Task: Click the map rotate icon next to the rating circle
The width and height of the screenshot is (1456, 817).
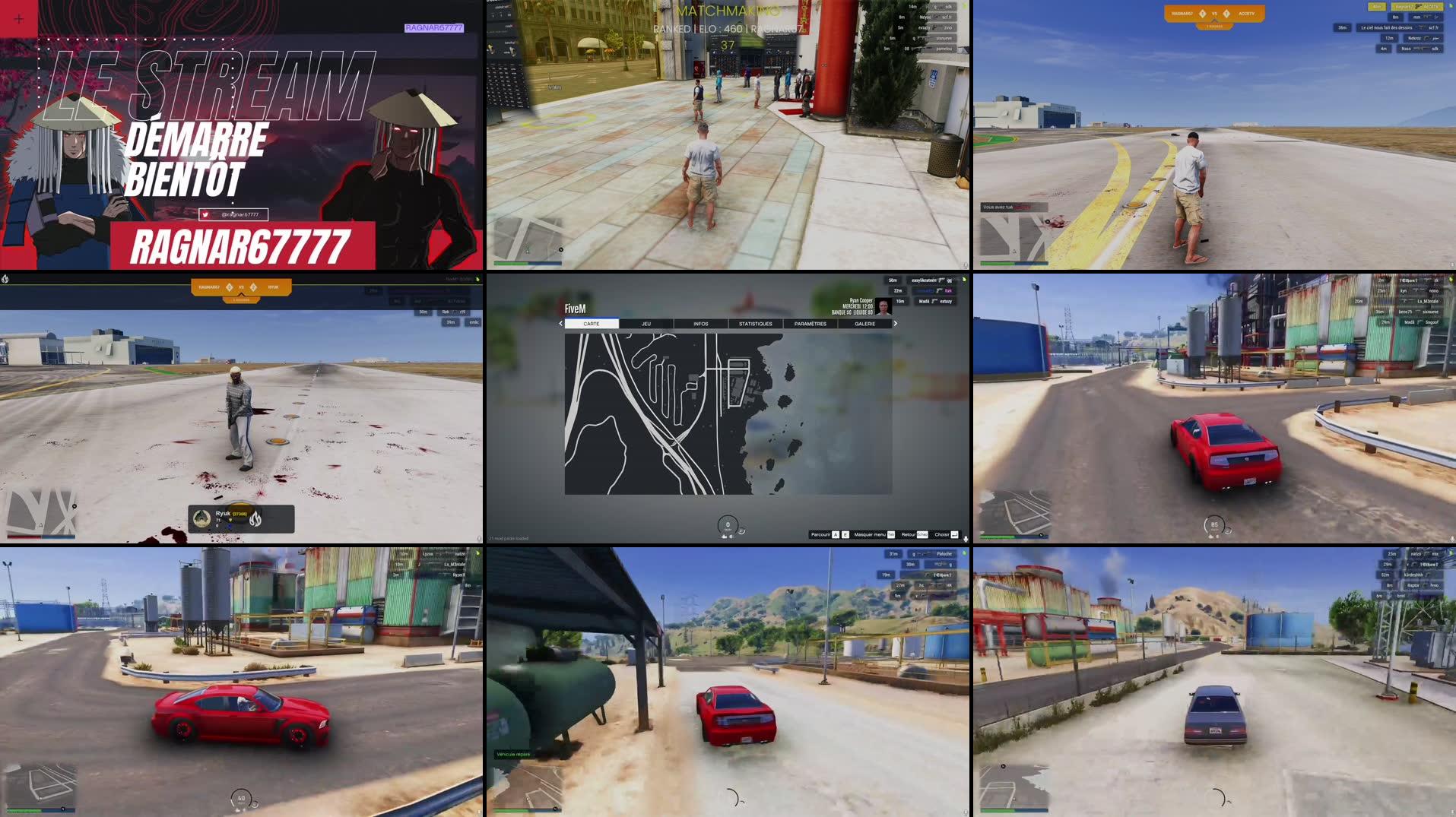Action: point(742,530)
